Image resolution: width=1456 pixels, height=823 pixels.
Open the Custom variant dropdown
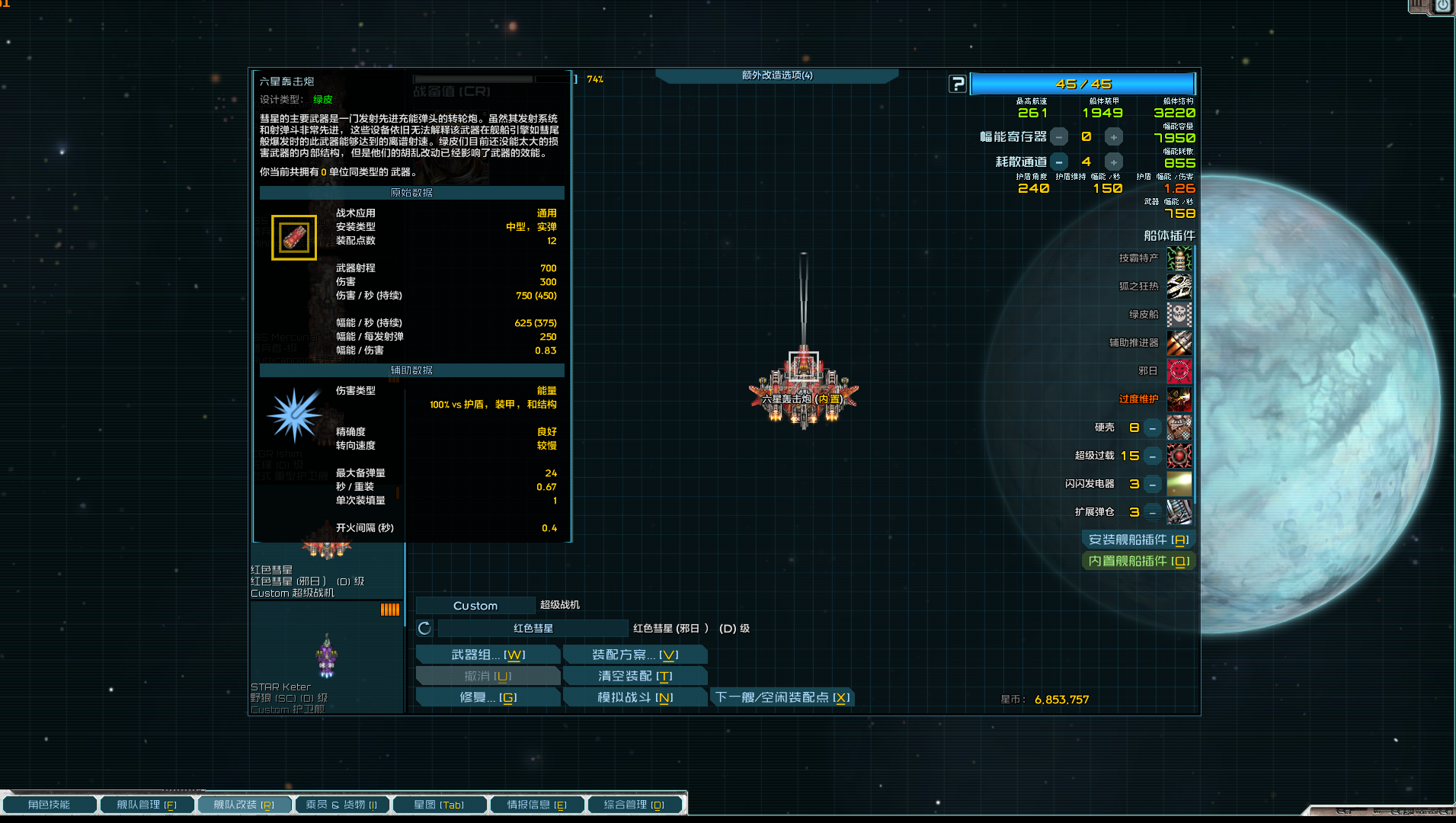[x=475, y=605]
